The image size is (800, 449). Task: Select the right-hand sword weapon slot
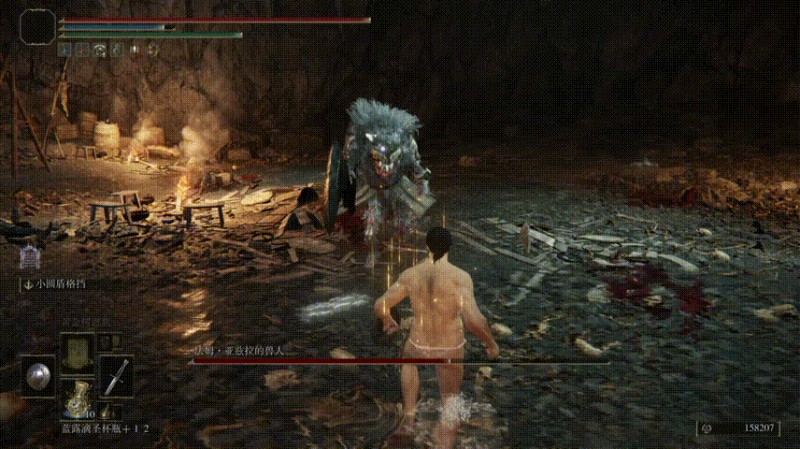point(115,375)
